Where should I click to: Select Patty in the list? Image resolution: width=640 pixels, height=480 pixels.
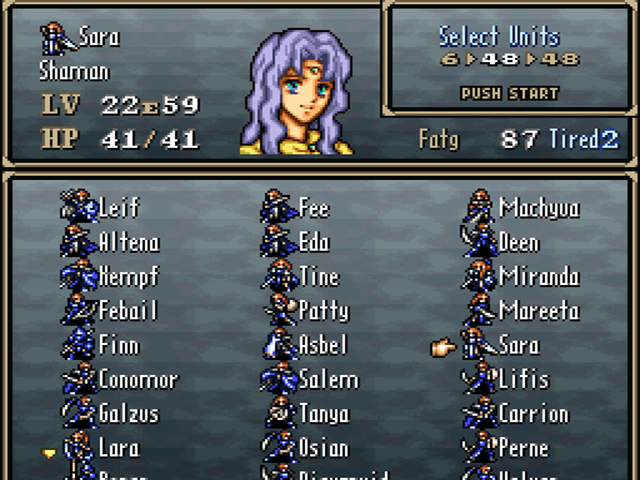coord(323,311)
